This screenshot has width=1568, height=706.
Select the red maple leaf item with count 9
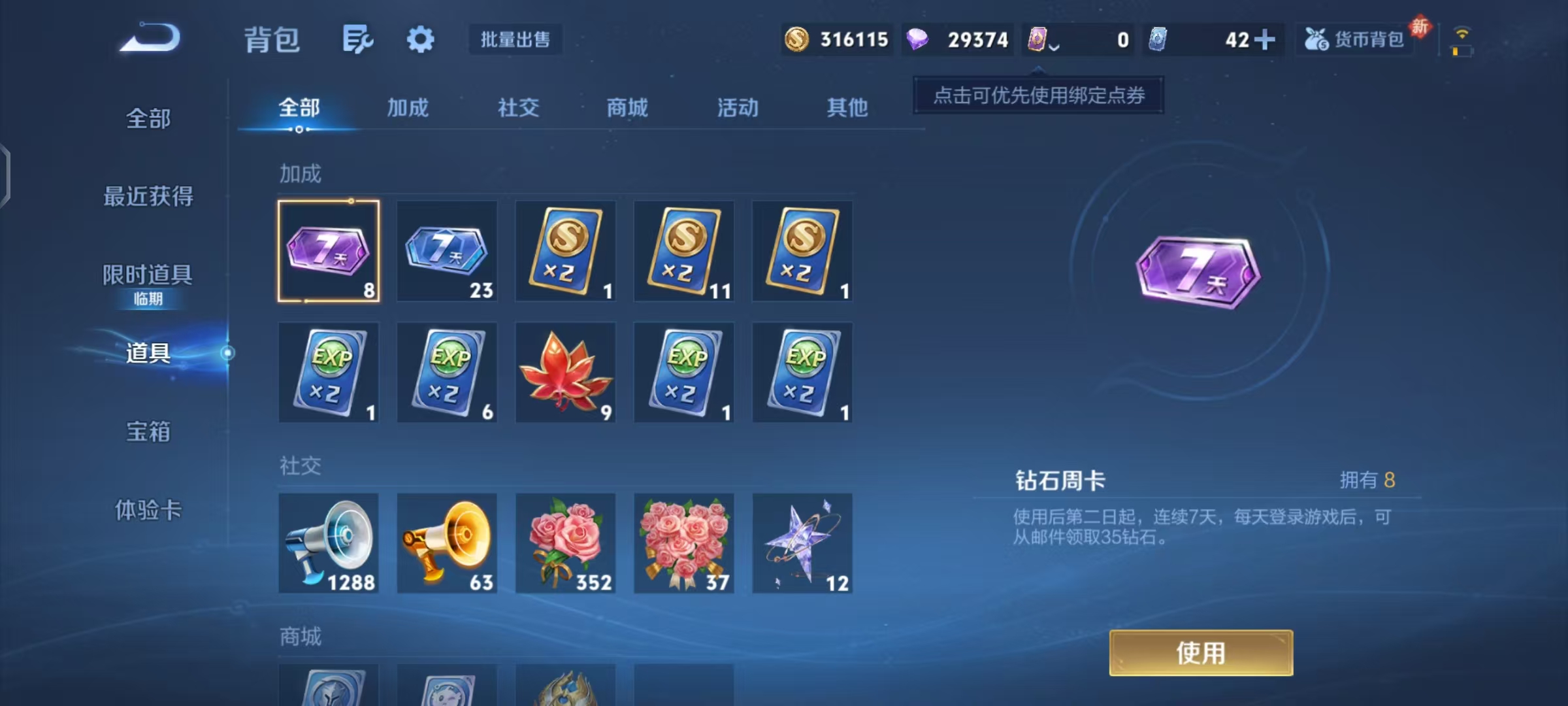click(x=566, y=373)
